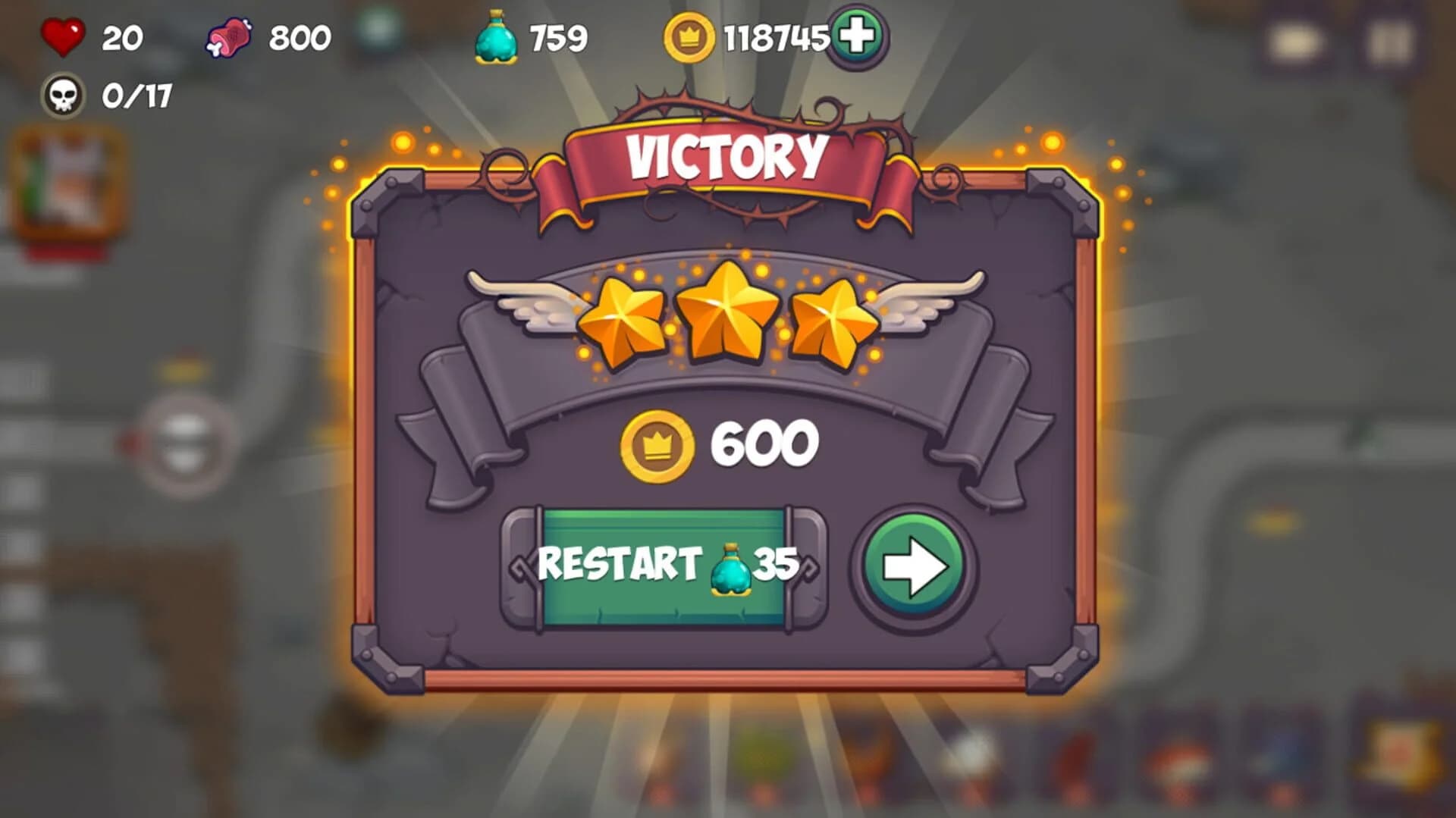The height and width of the screenshot is (818, 1456).
Task: Click the red heart lives icon
Action: 62,34
